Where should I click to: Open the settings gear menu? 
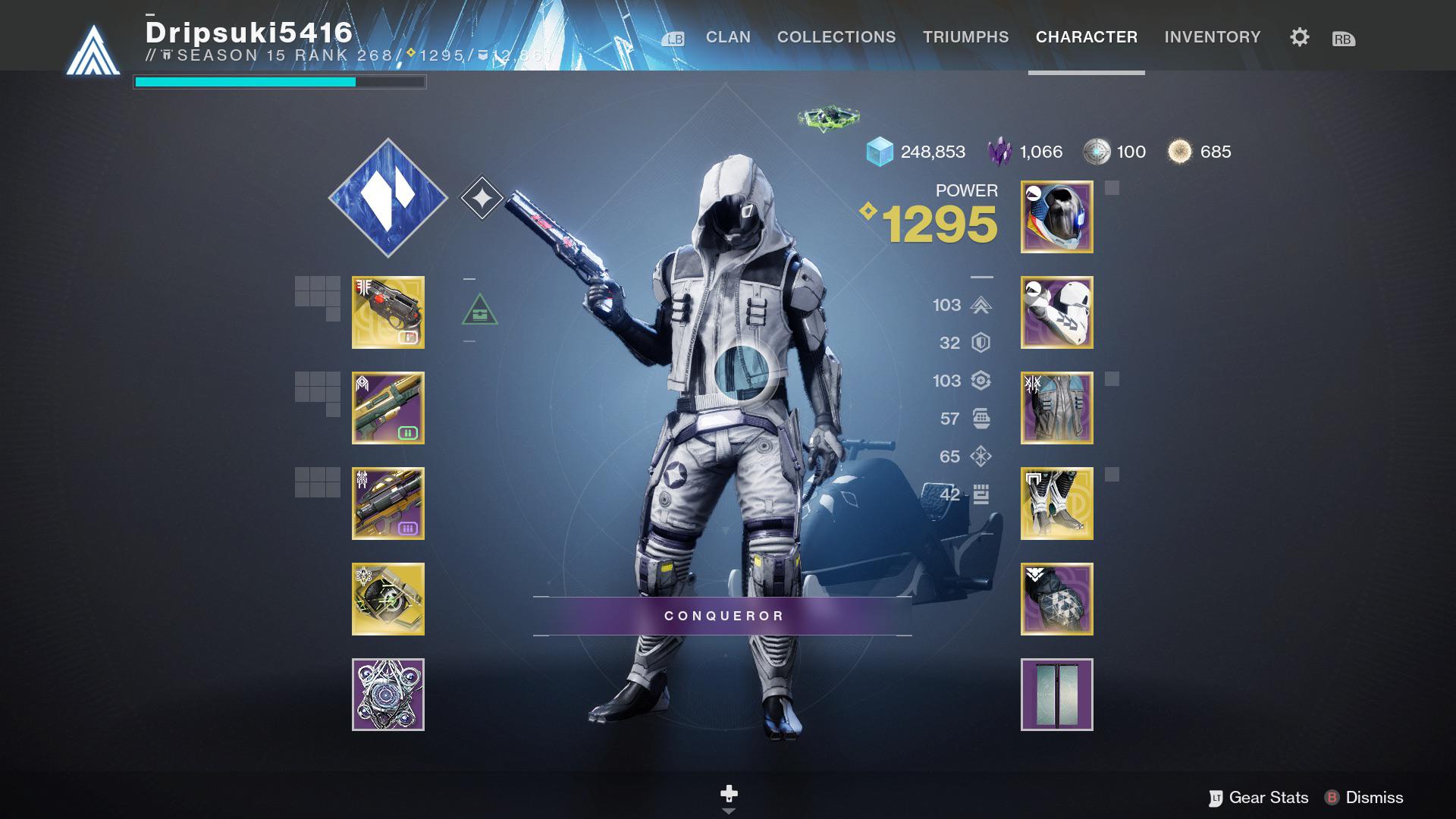(x=1298, y=37)
